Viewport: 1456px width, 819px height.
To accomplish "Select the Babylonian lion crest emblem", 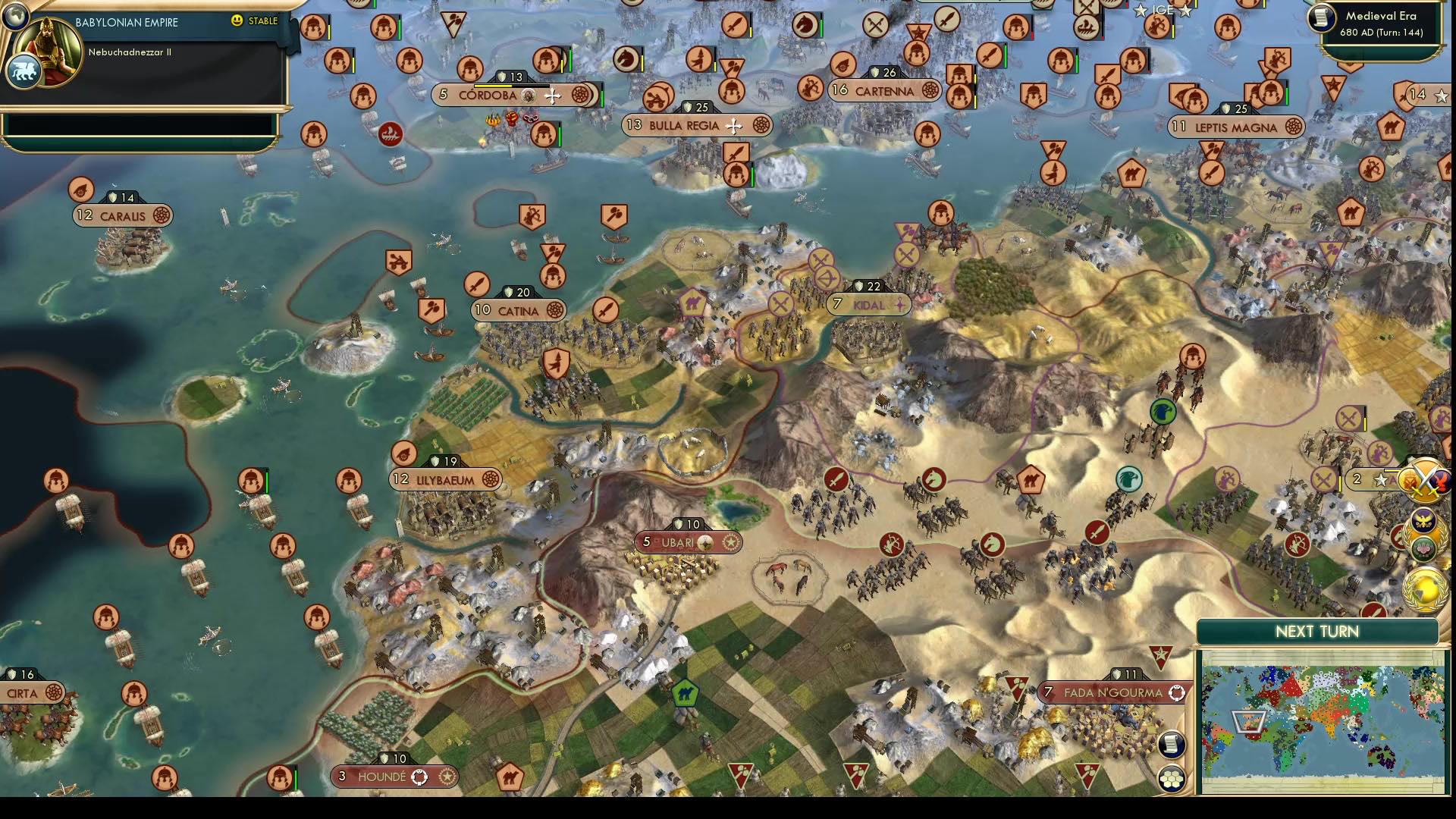I will 24,68.
